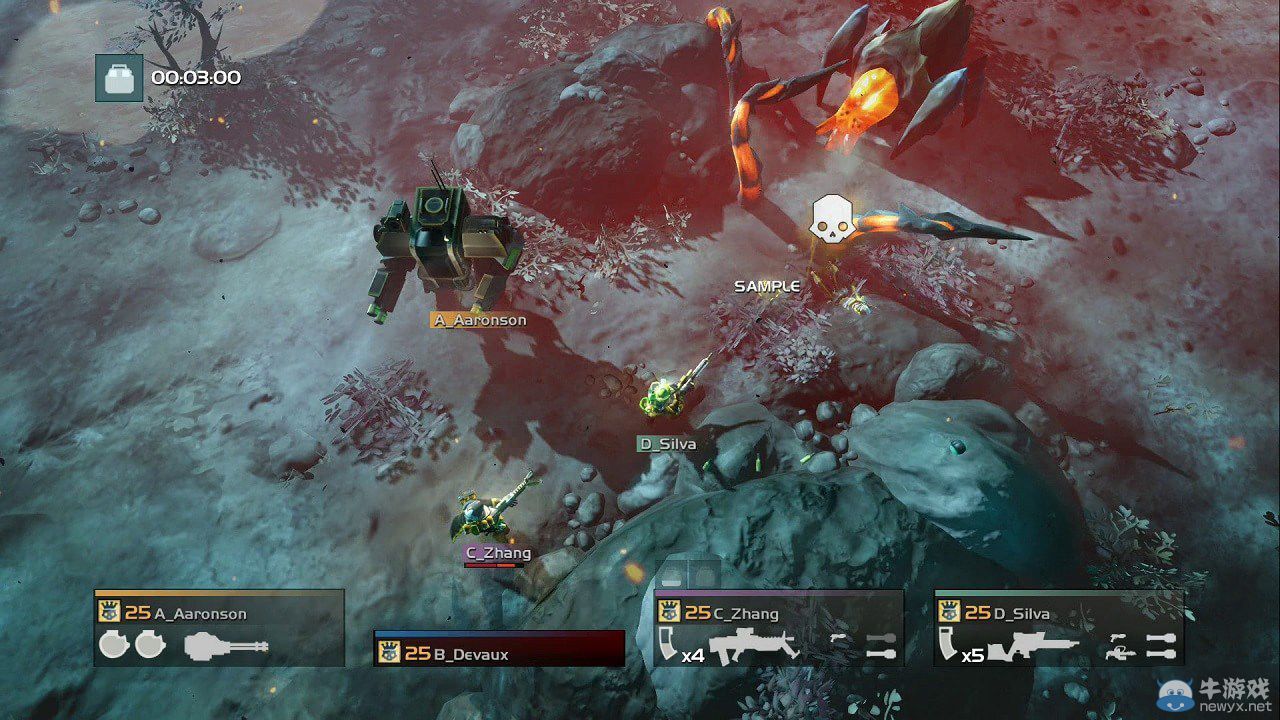
Task: Click the left circular shield icon for A_Aaronson
Action: (x=112, y=646)
